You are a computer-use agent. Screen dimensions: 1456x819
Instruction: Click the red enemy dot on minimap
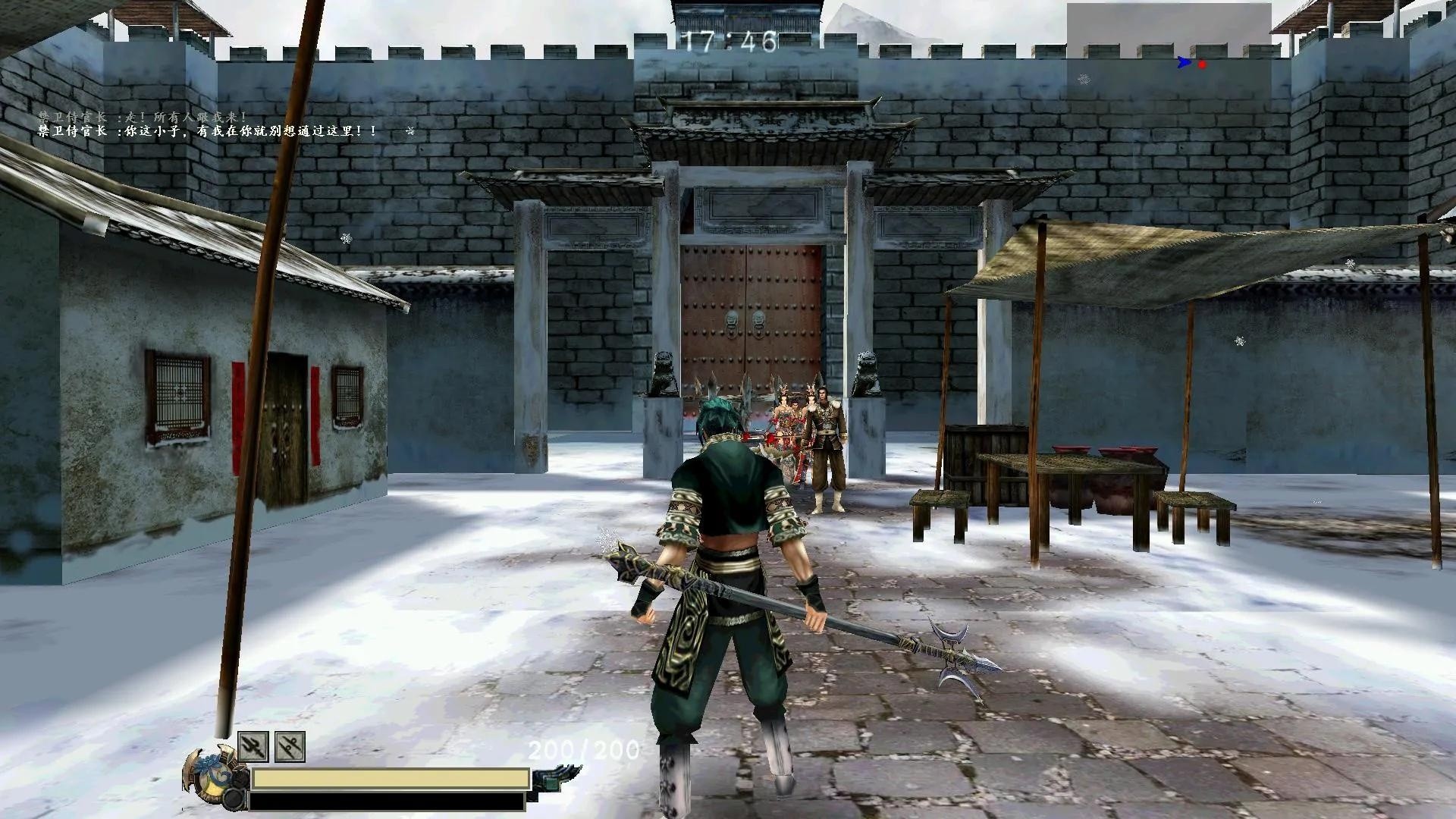point(1202,64)
